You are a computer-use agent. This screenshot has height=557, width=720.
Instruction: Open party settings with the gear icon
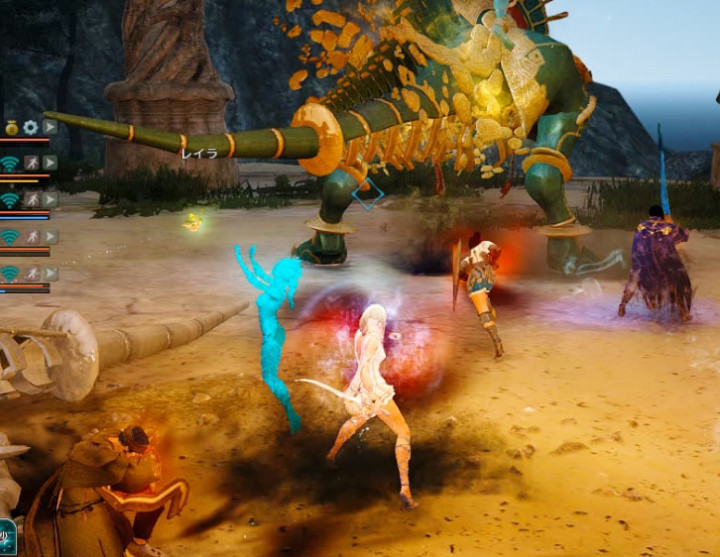click(x=30, y=127)
